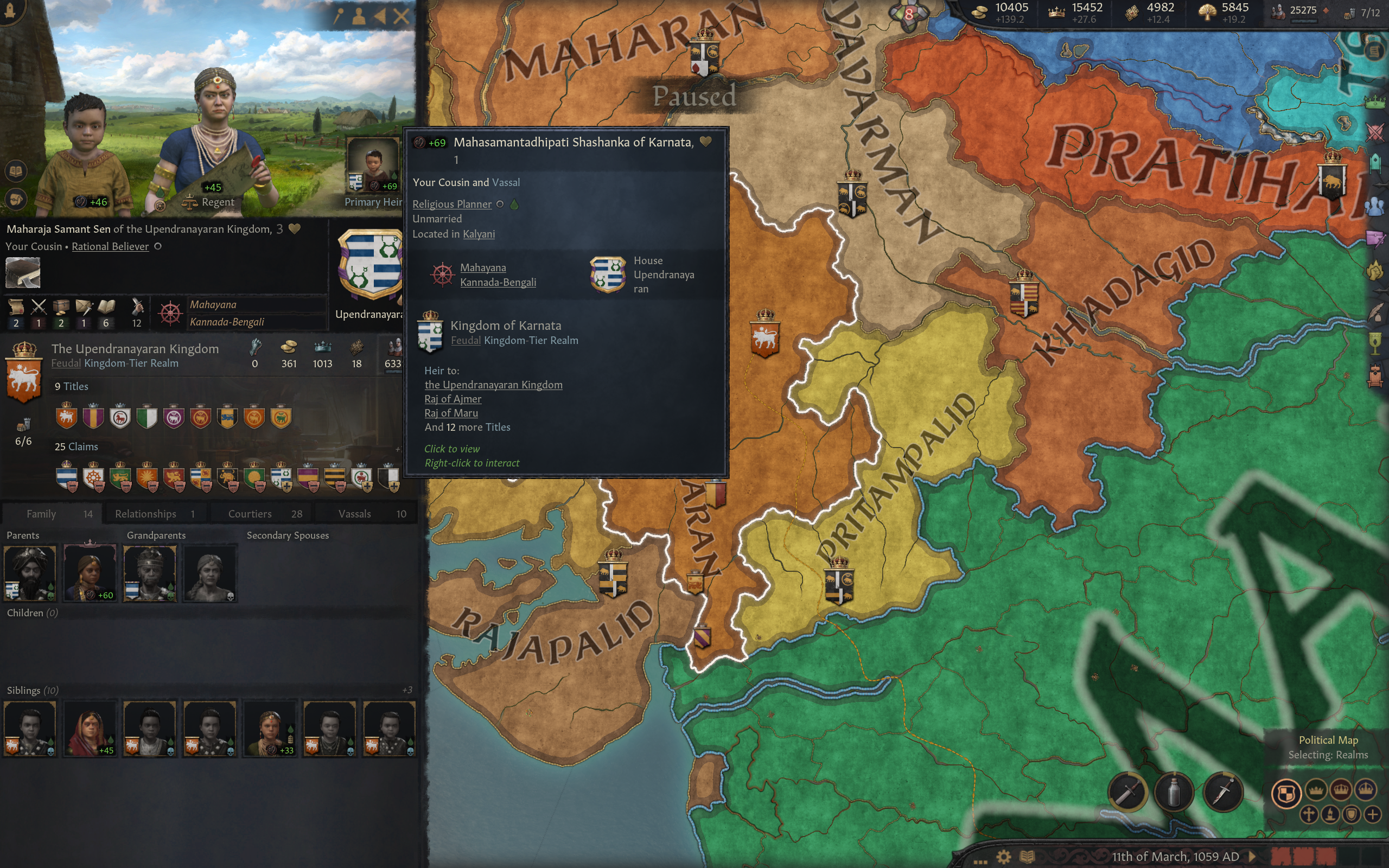
Task: Close the character window
Action: coord(401,16)
